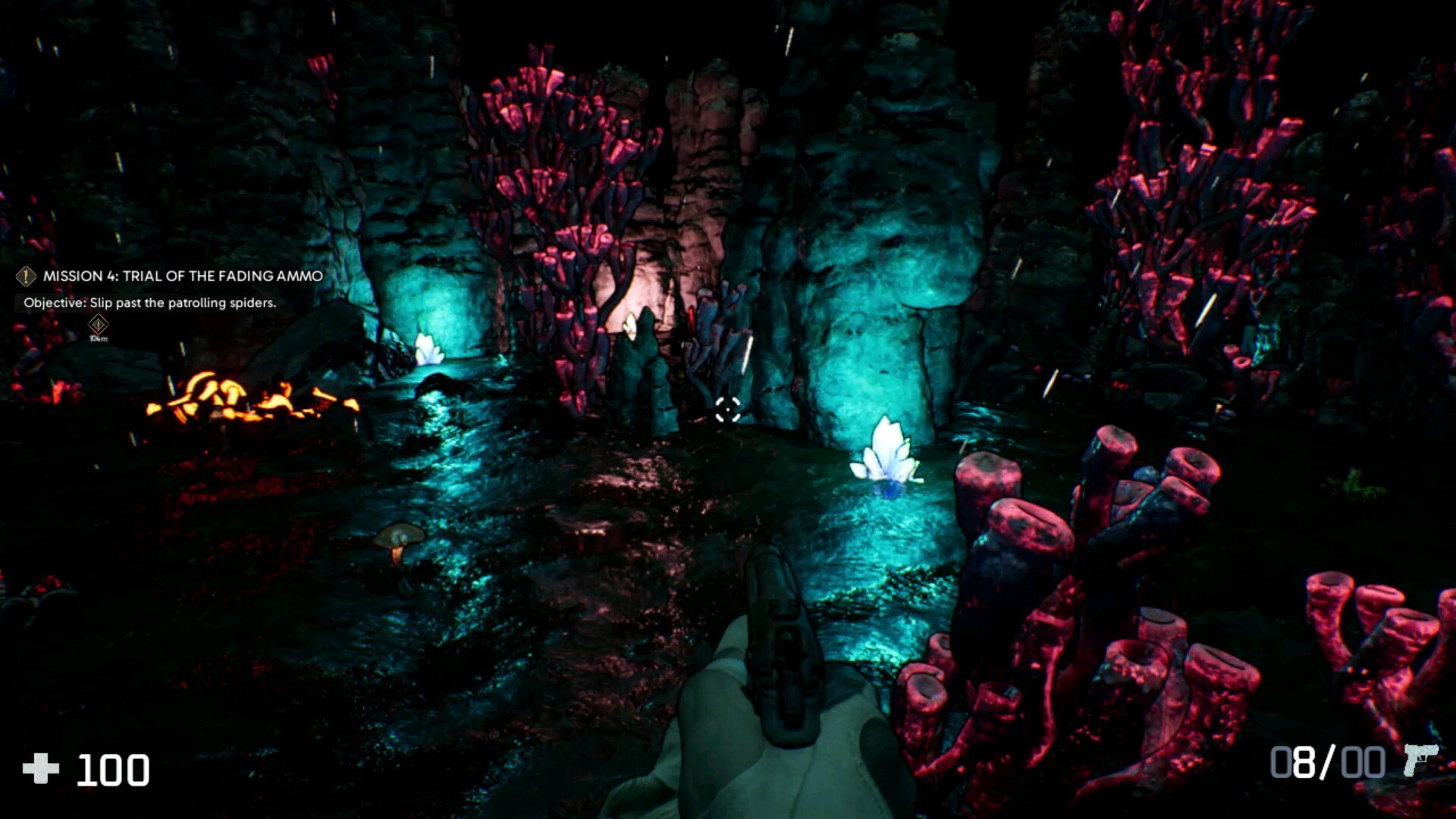Toggle the waypoint distance display

coord(97,340)
